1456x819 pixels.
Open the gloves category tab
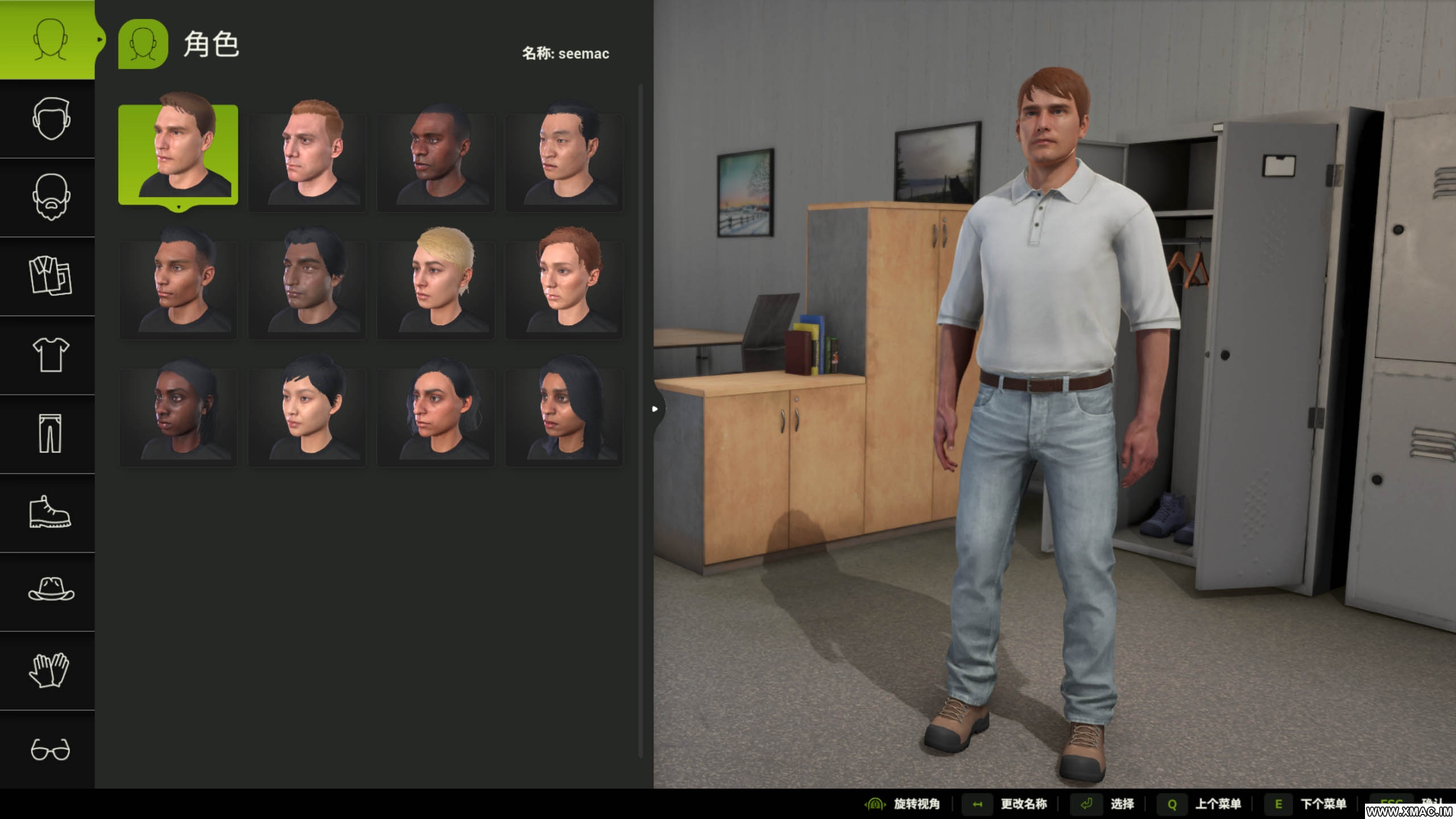(50, 670)
